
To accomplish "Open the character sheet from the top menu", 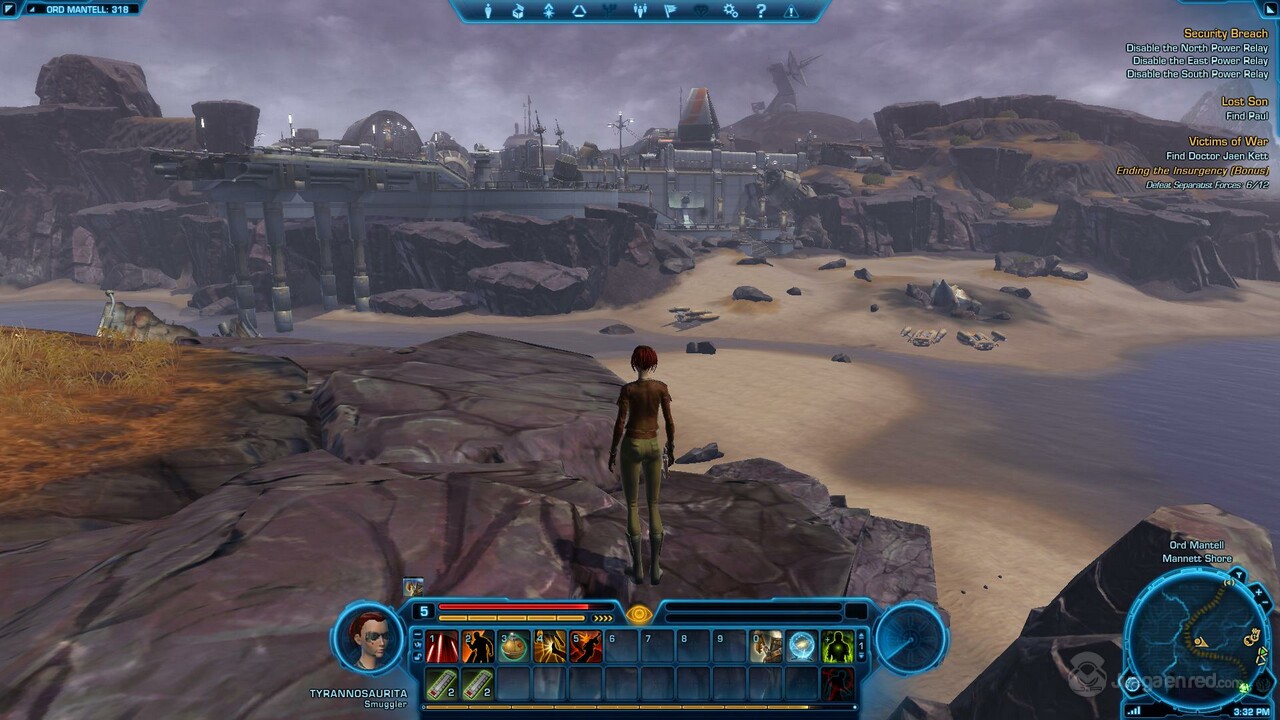I will [x=489, y=11].
